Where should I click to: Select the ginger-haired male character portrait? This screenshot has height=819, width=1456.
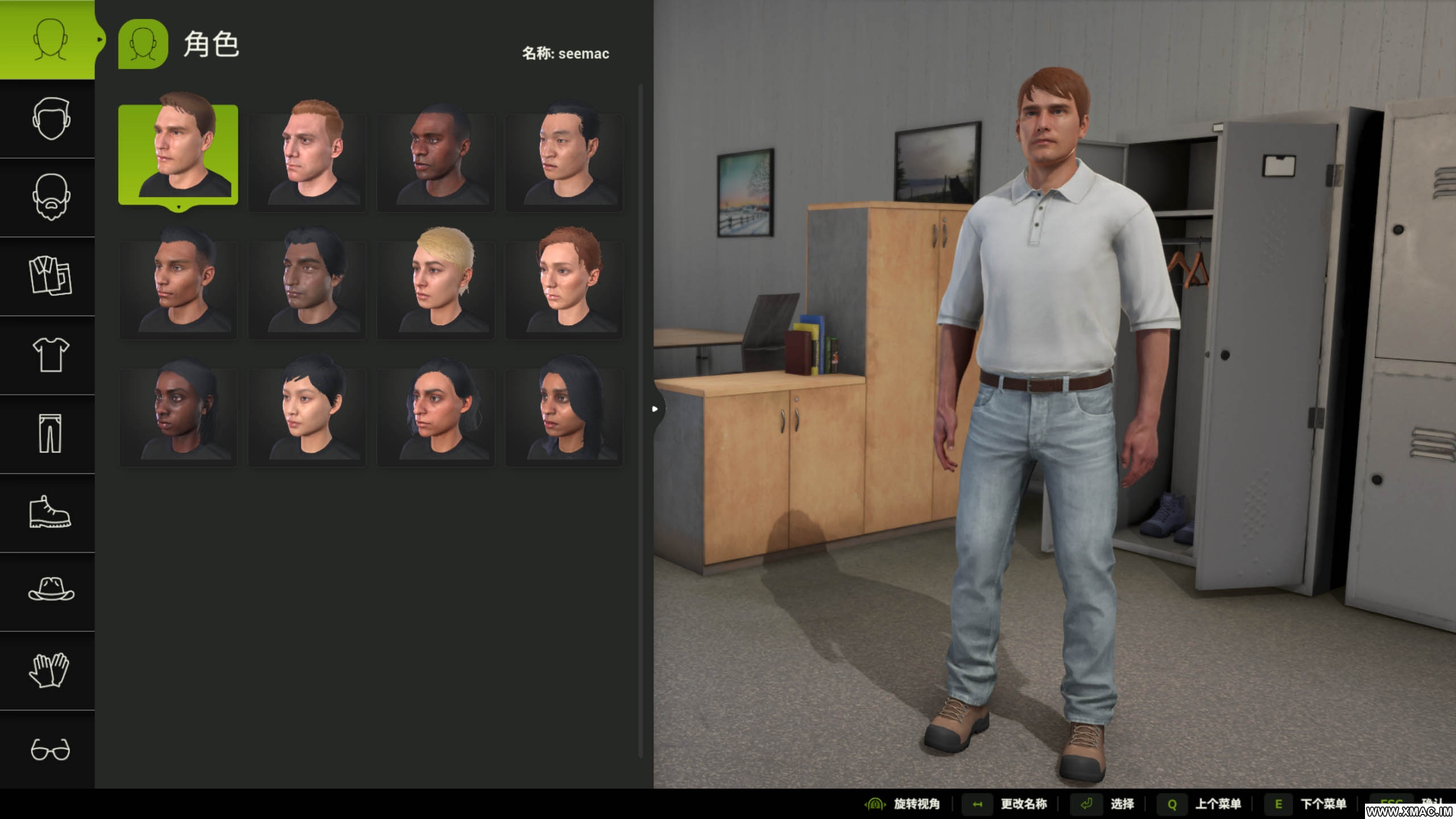pos(307,156)
